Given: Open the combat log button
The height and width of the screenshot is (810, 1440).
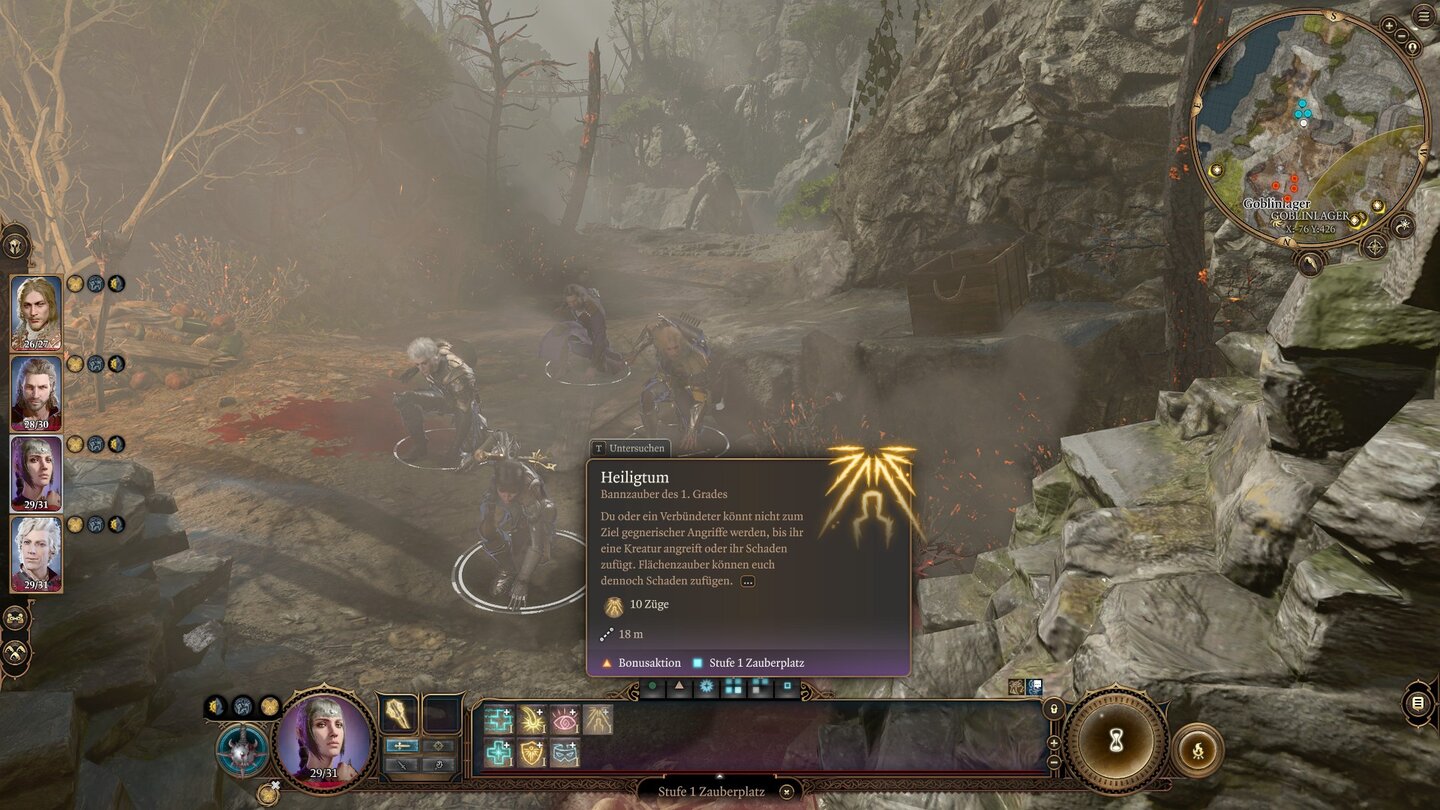Looking at the screenshot, I should point(1418,702).
